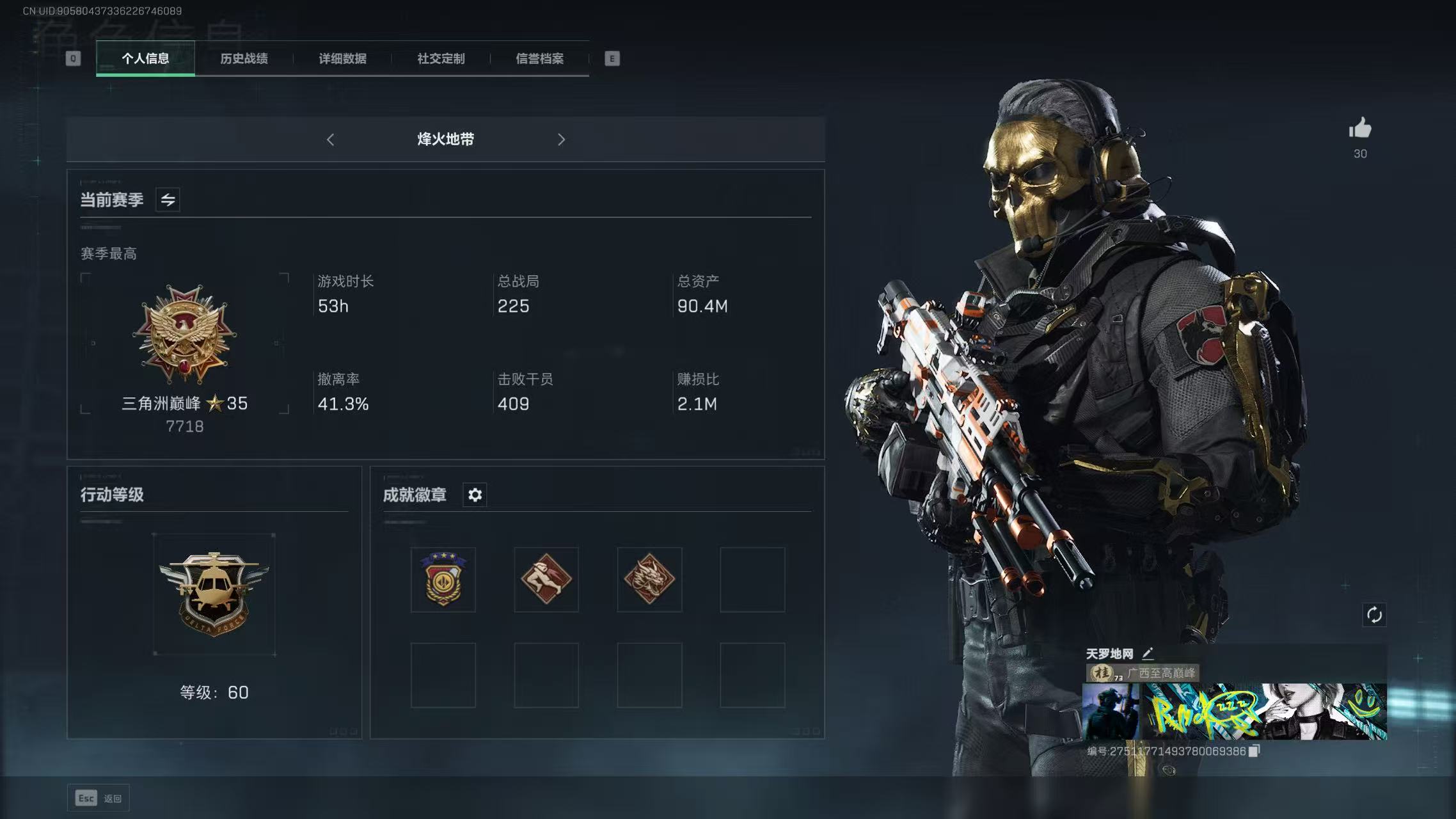
Task: Click the 返回 back button
Action: pyautogui.click(x=99, y=798)
